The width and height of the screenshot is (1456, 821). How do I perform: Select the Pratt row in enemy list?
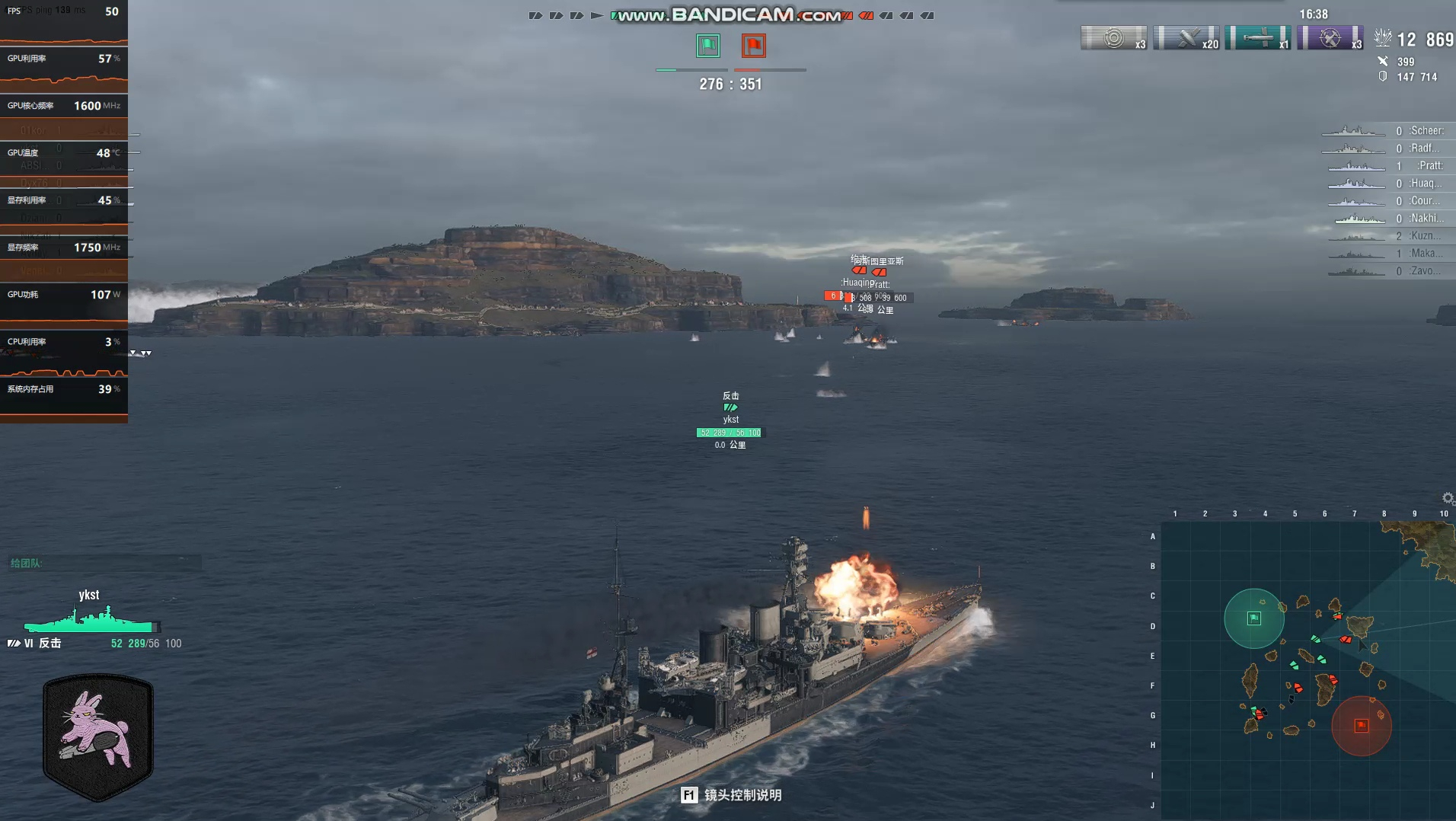click(x=1386, y=166)
